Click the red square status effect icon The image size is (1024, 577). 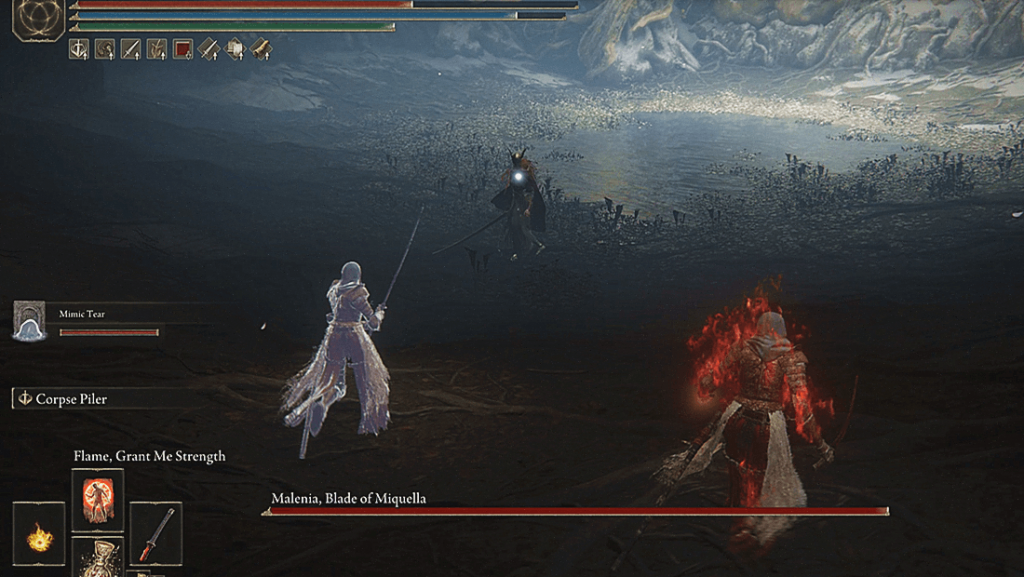[x=182, y=48]
